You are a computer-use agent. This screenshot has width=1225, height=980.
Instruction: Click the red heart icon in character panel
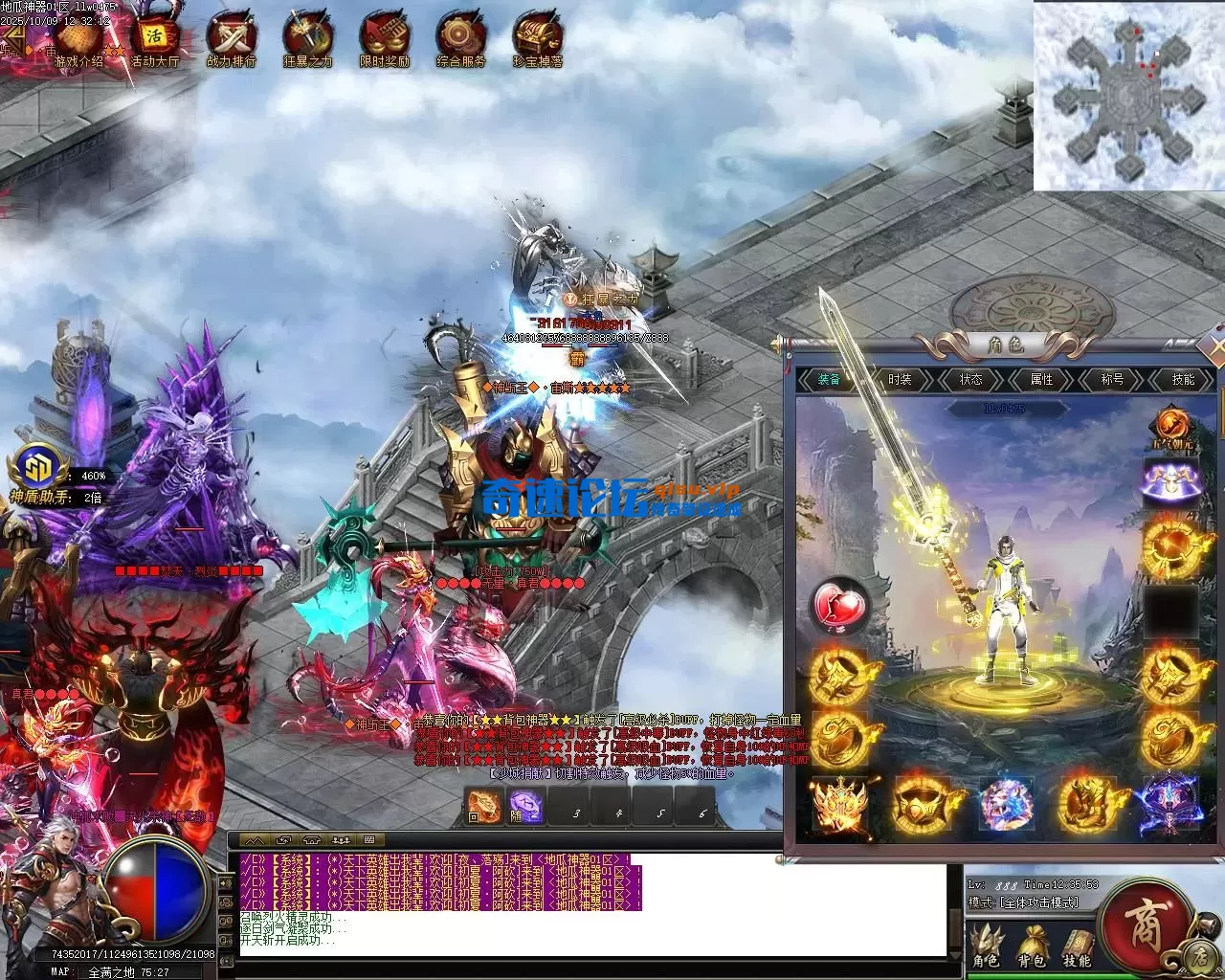coord(839,606)
